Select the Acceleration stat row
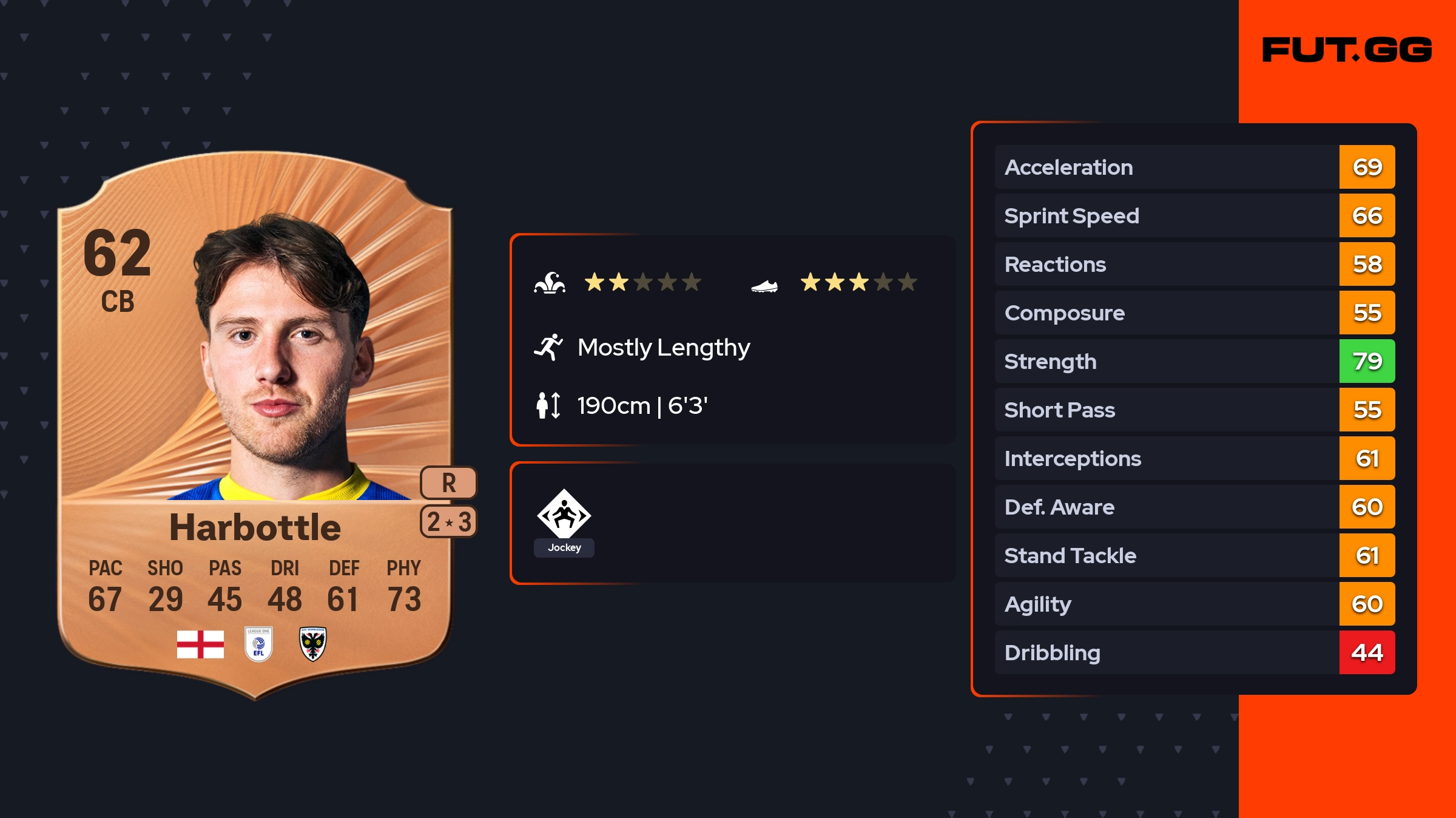Screen dimensions: 1456x818 1194,167
